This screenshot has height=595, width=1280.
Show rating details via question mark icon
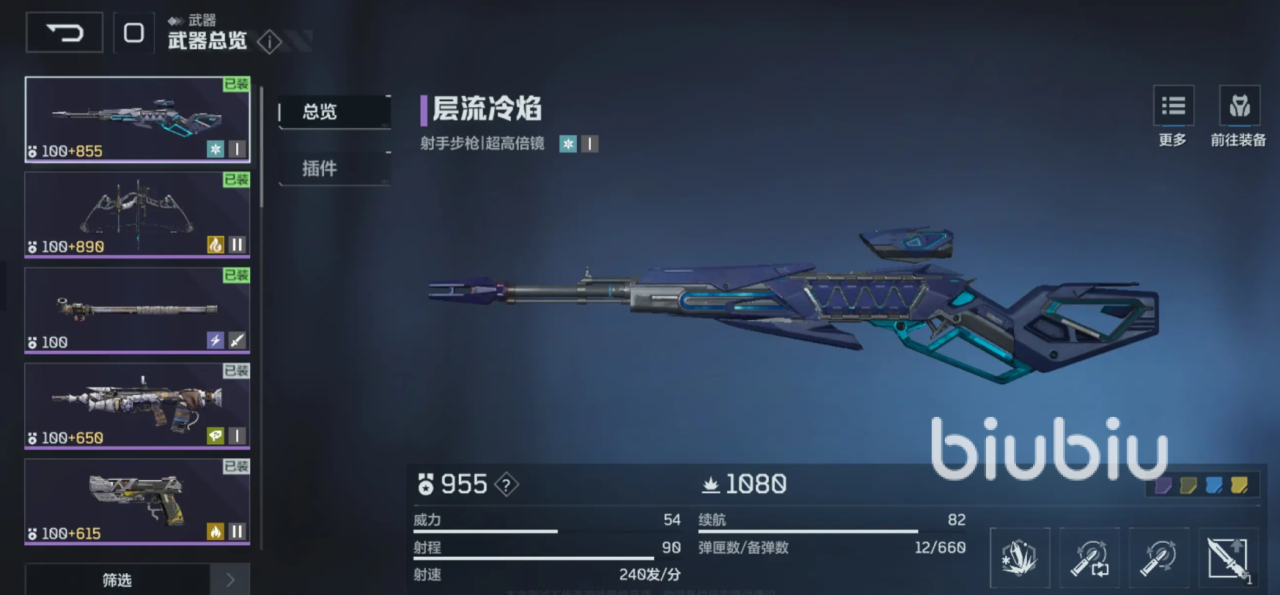coord(507,486)
